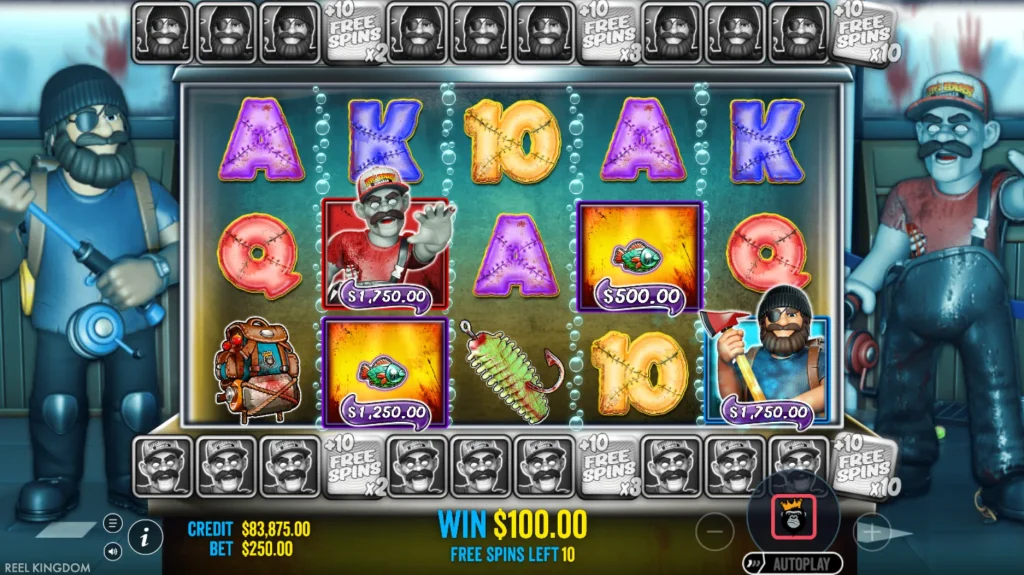
Task: Activate the Autoplay button
Action: click(793, 564)
